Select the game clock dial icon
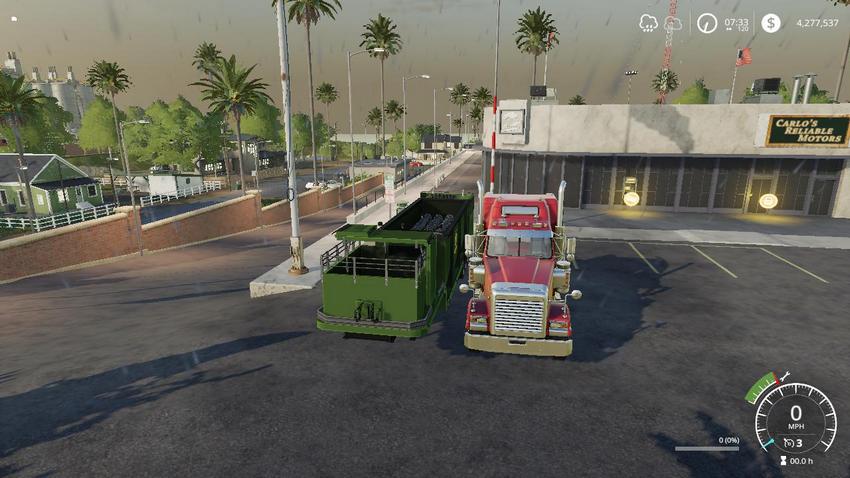Image resolution: width=850 pixels, height=478 pixels. pos(707,23)
